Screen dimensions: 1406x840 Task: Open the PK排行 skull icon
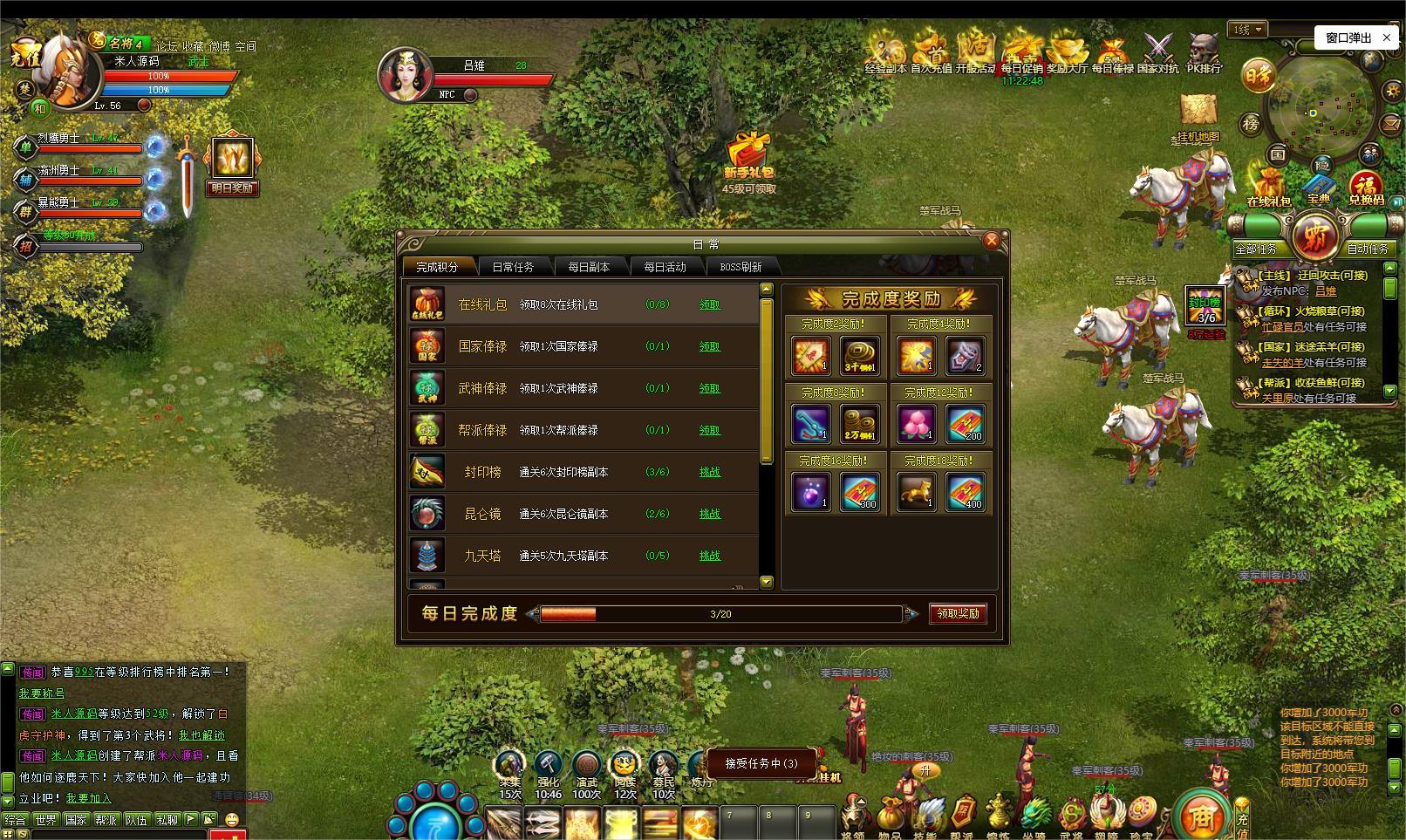click(x=1204, y=51)
